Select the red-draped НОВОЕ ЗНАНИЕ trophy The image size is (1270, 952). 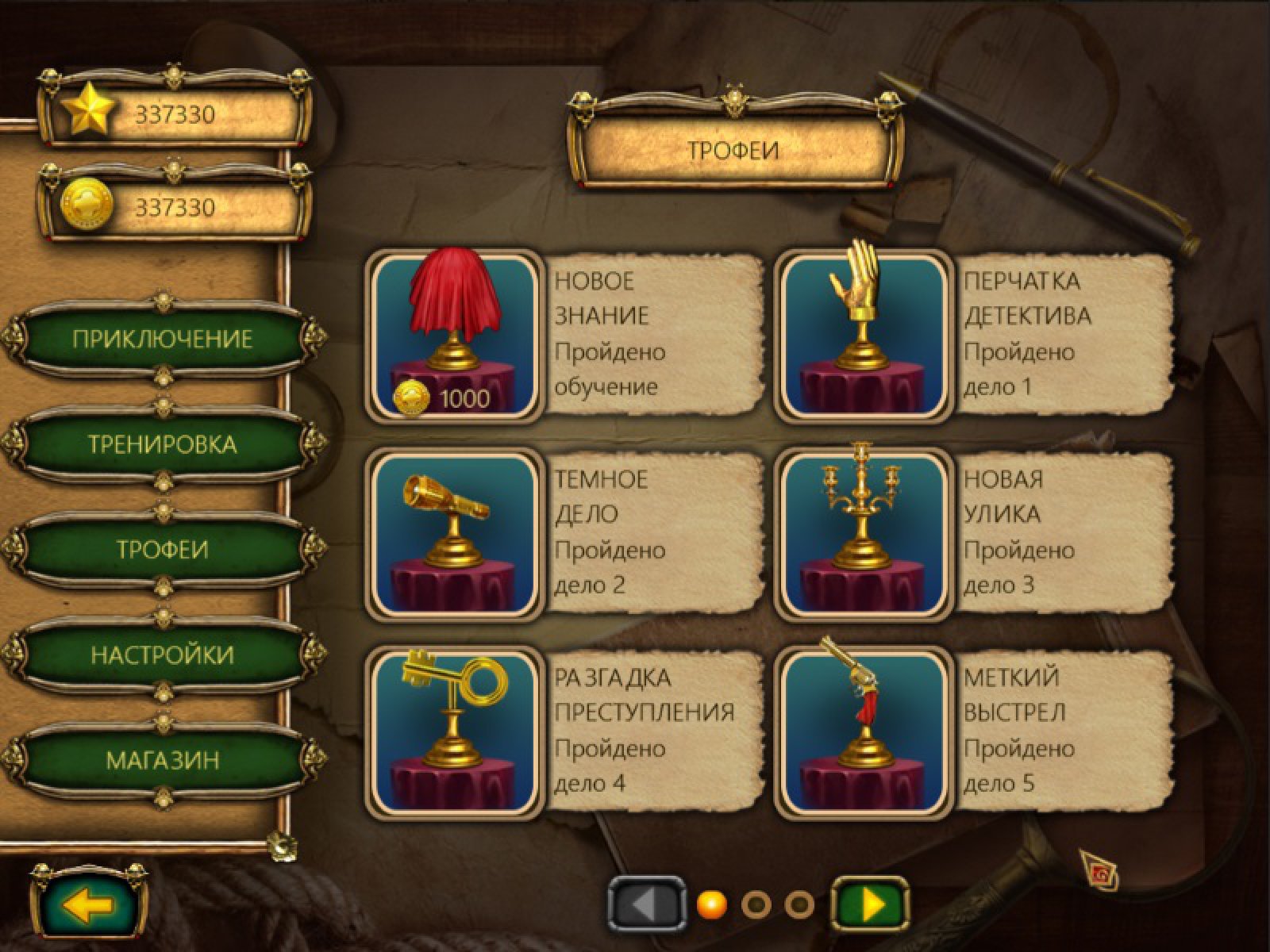455,337
